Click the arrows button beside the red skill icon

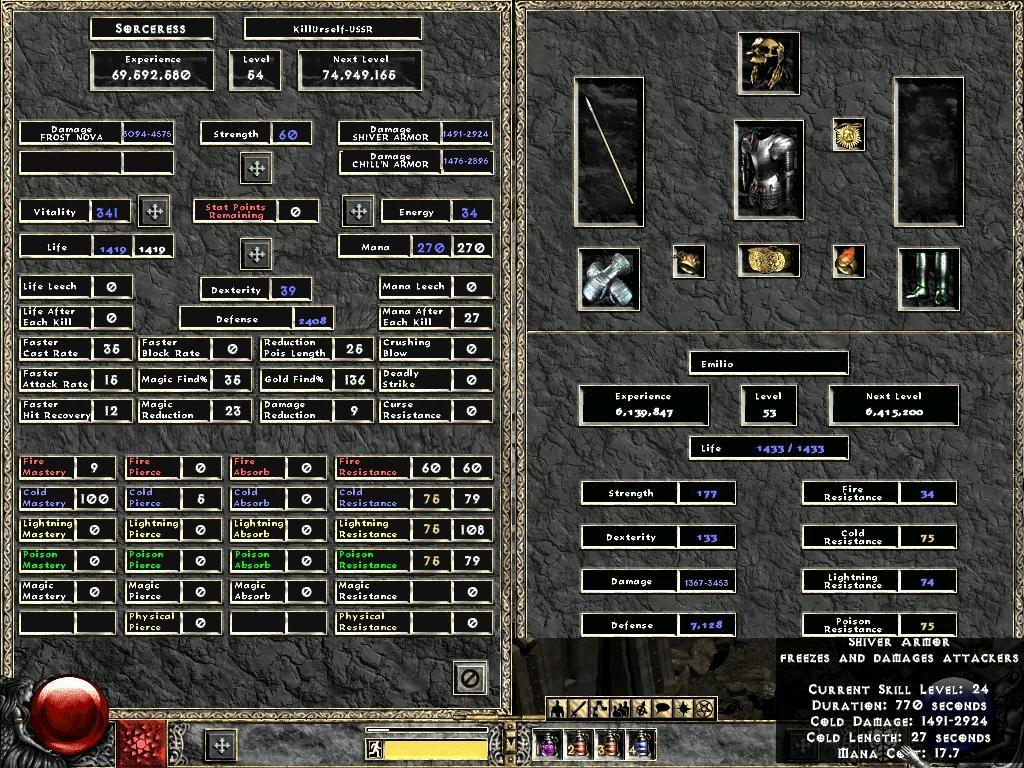(x=221, y=745)
